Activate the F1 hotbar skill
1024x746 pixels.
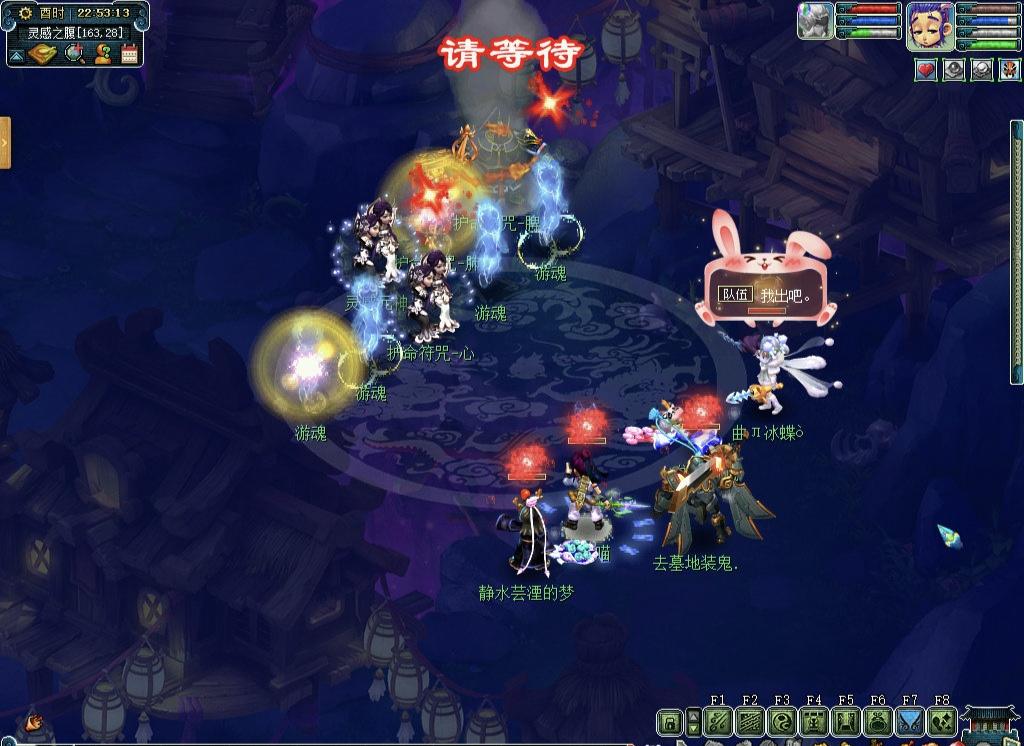(x=717, y=721)
